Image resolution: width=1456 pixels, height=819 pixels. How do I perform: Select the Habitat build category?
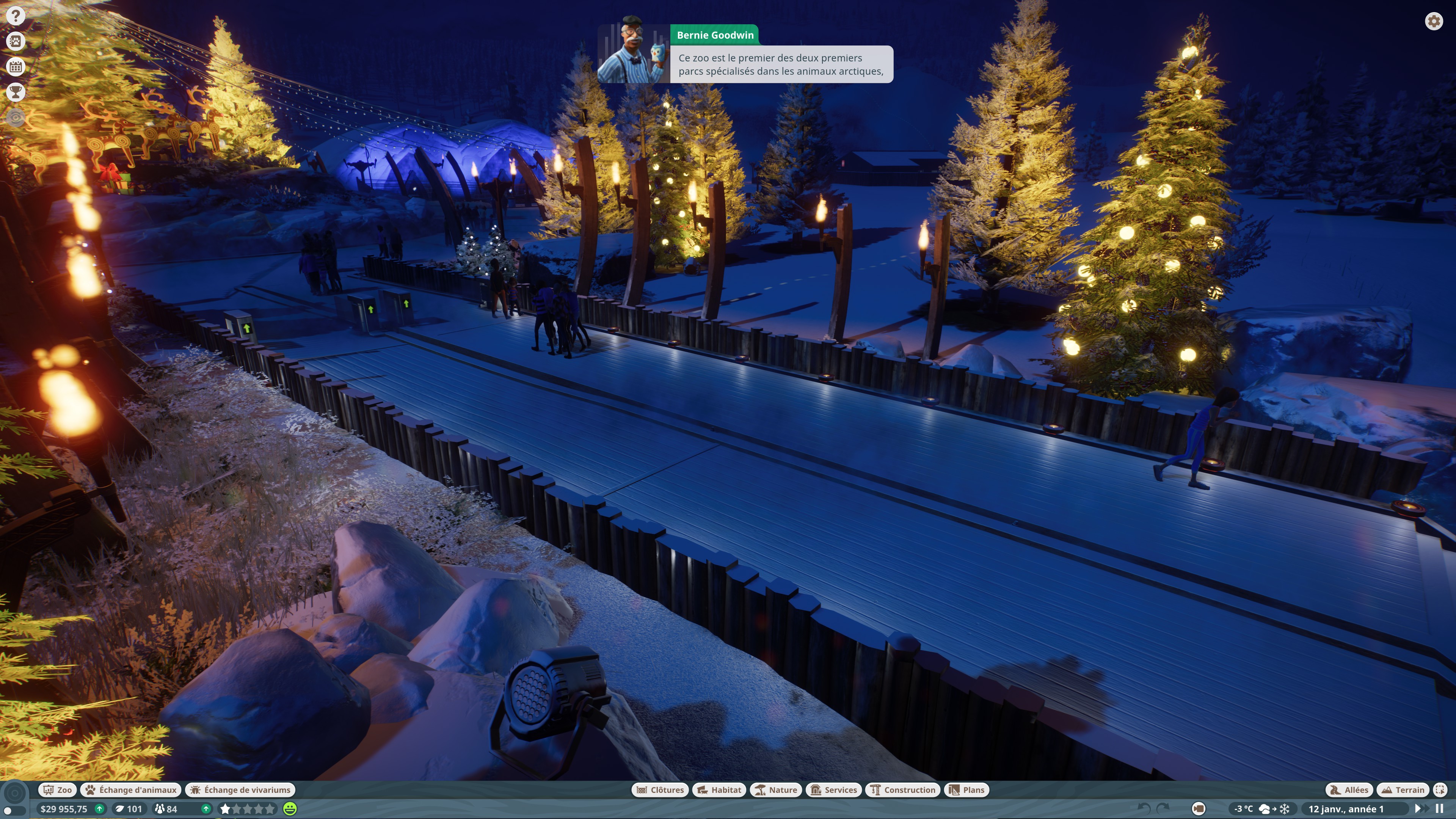(x=719, y=789)
